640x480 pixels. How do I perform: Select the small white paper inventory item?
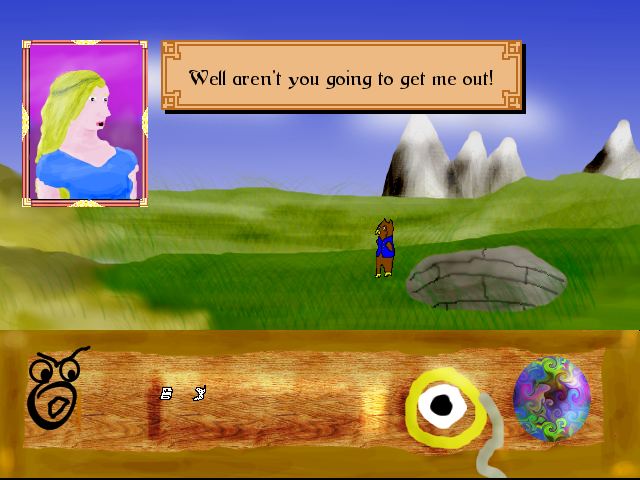(167, 393)
